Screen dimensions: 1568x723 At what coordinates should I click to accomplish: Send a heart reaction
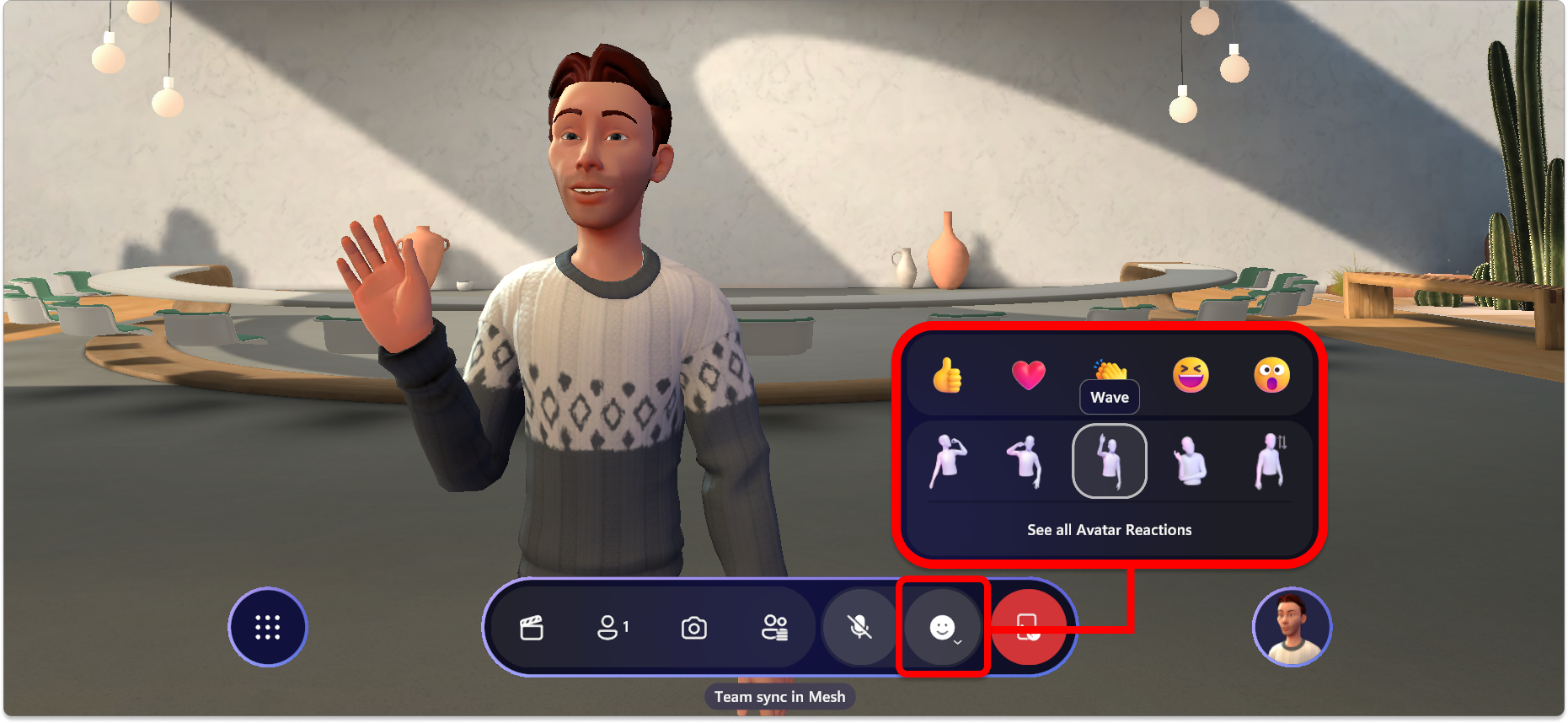1029,377
